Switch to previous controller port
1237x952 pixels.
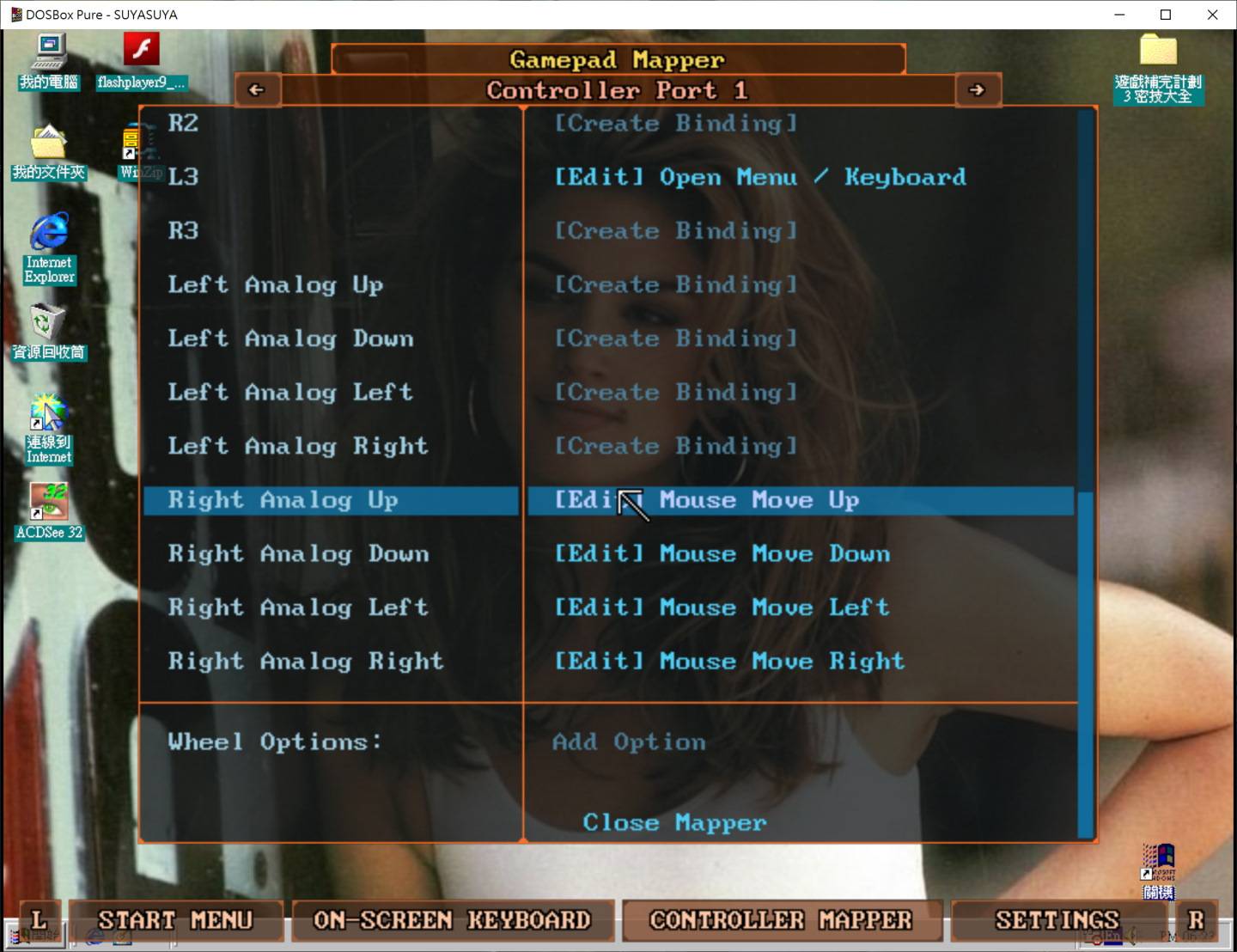click(257, 89)
